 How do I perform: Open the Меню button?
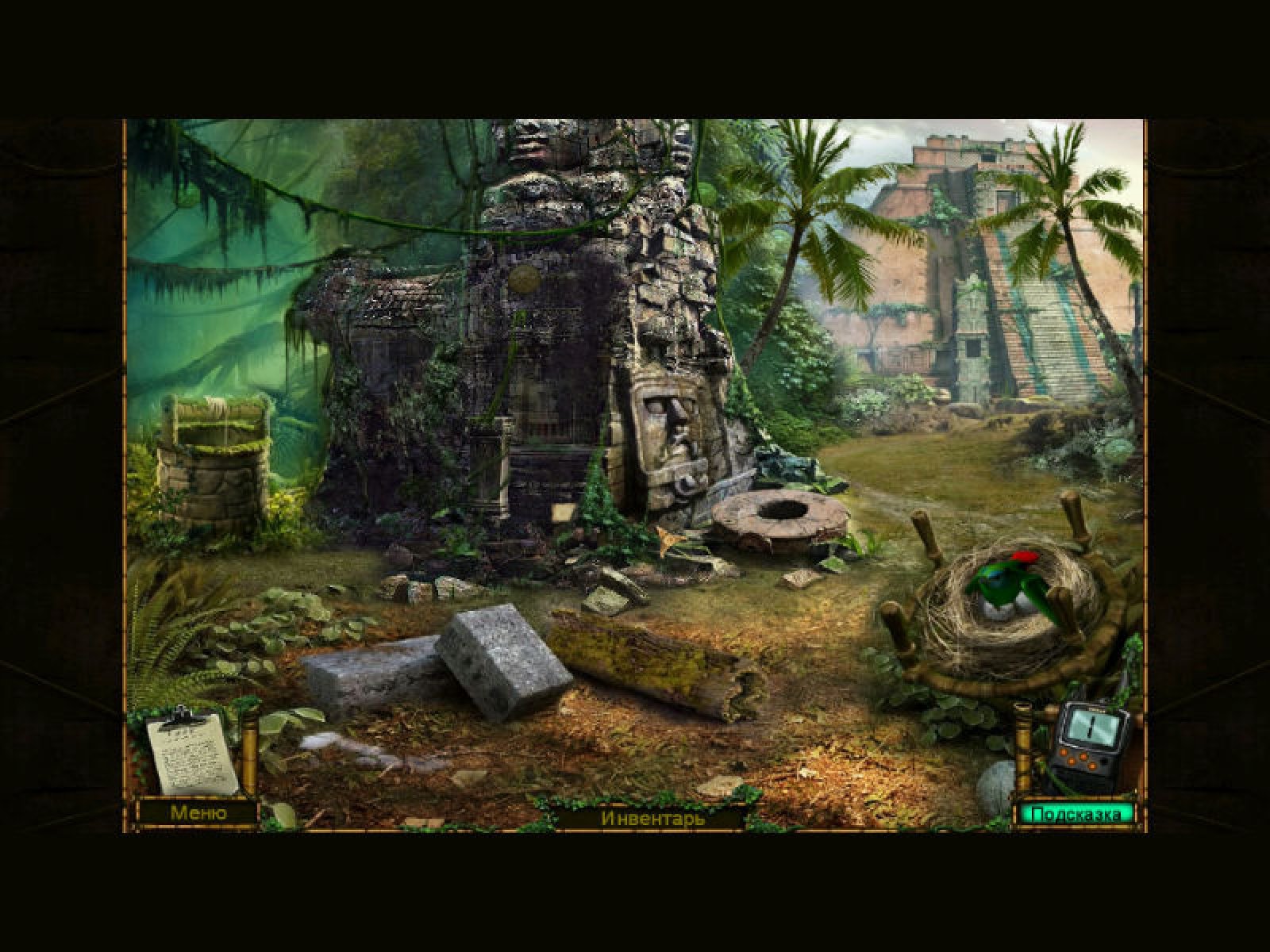198,813
